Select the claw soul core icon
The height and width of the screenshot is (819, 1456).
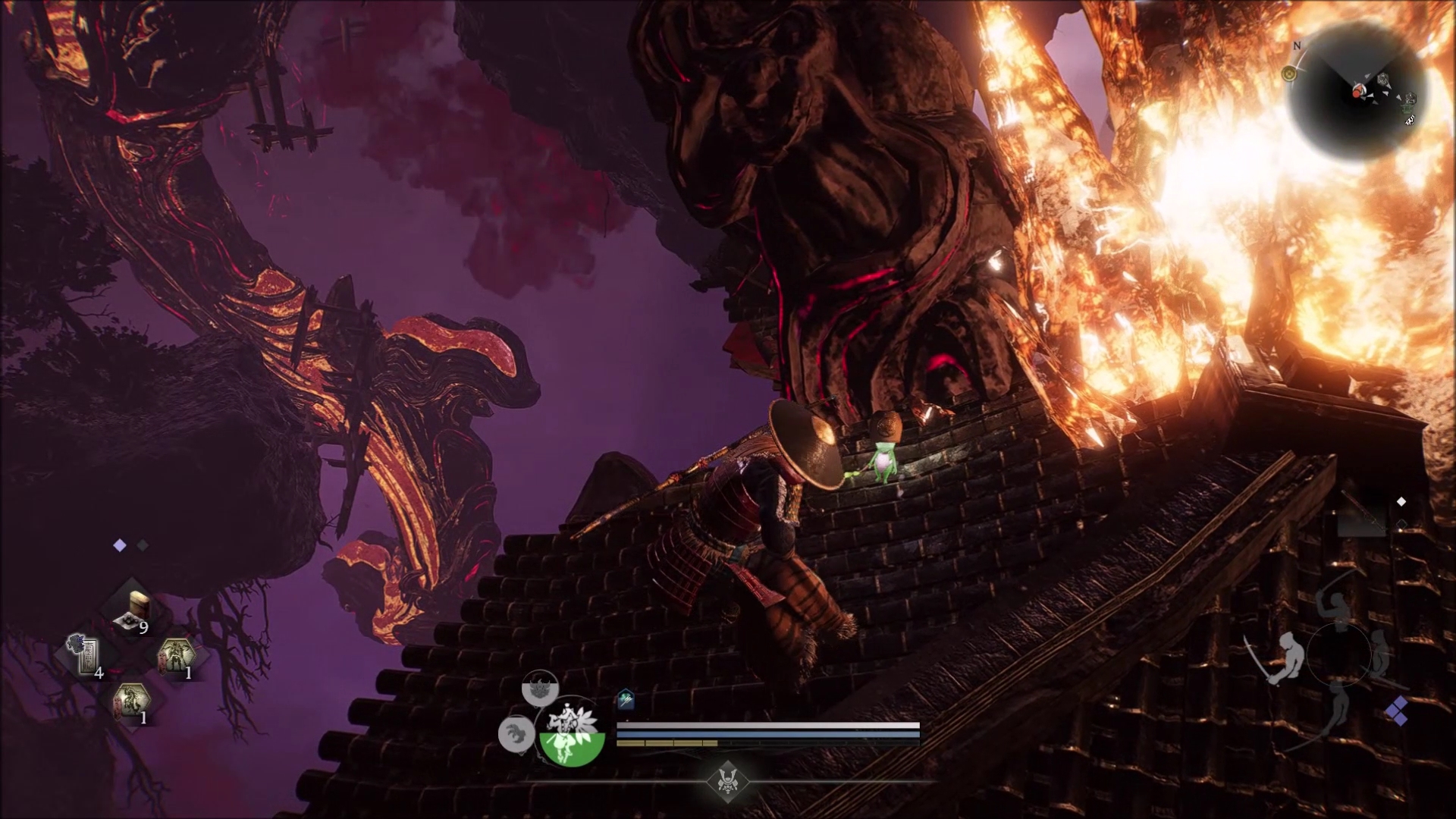point(516,733)
